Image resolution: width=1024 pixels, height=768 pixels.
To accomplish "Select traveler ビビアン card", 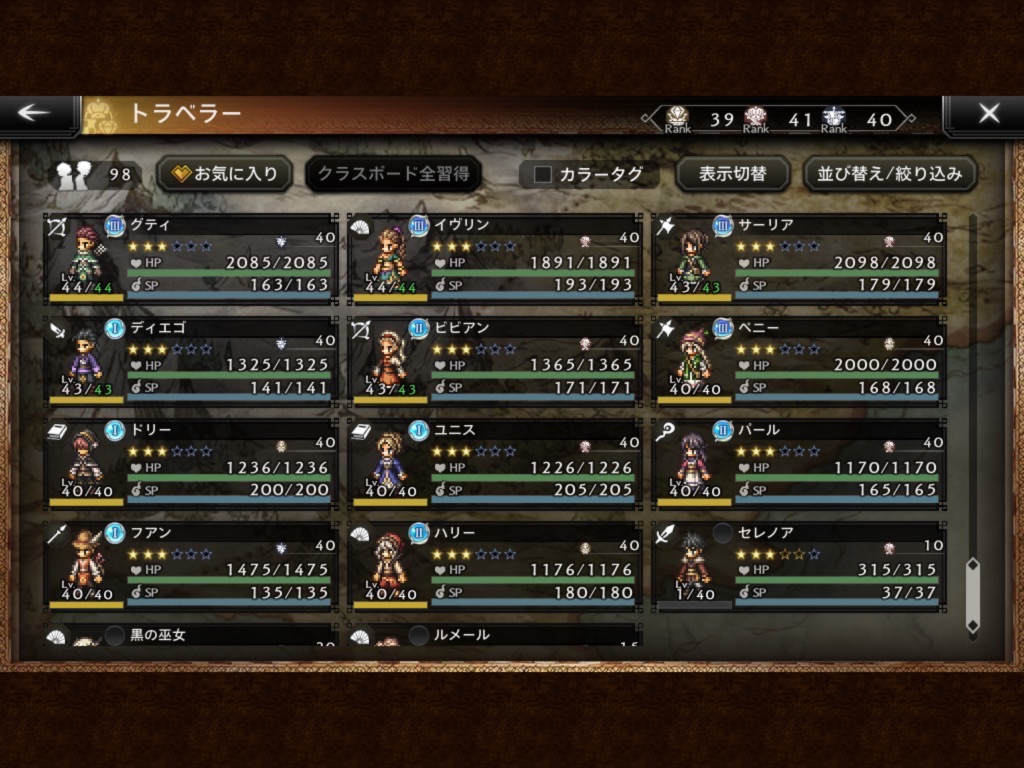I will tap(496, 360).
